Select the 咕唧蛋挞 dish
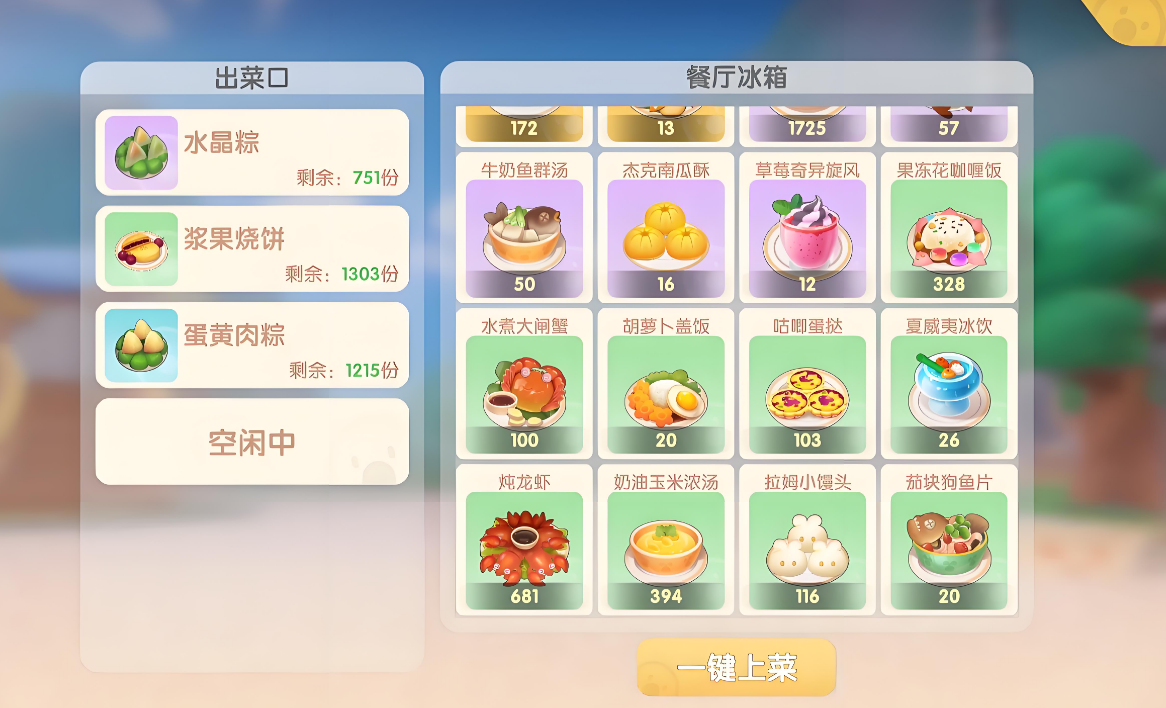 tap(807, 384)
